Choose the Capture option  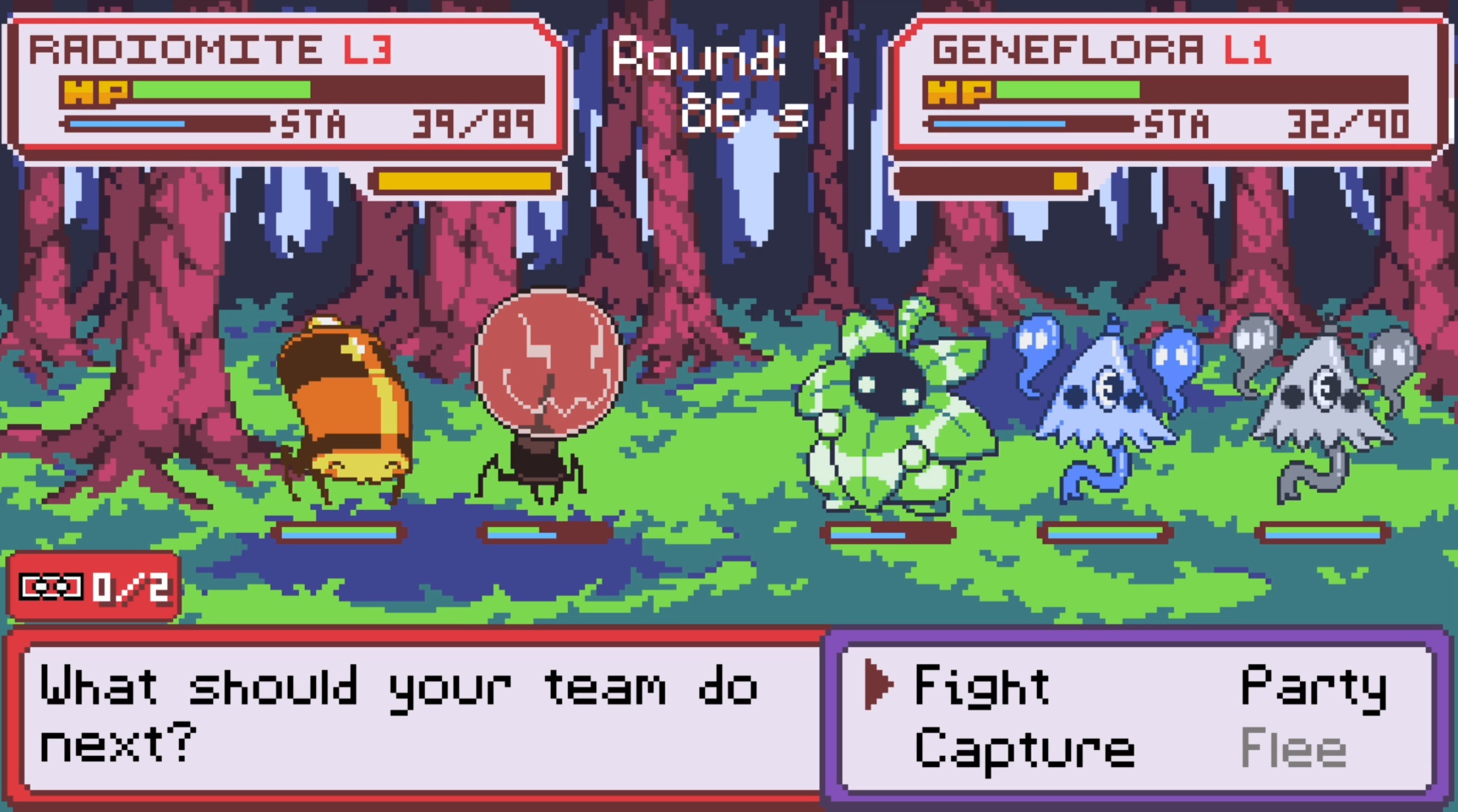click(1024, 750)
